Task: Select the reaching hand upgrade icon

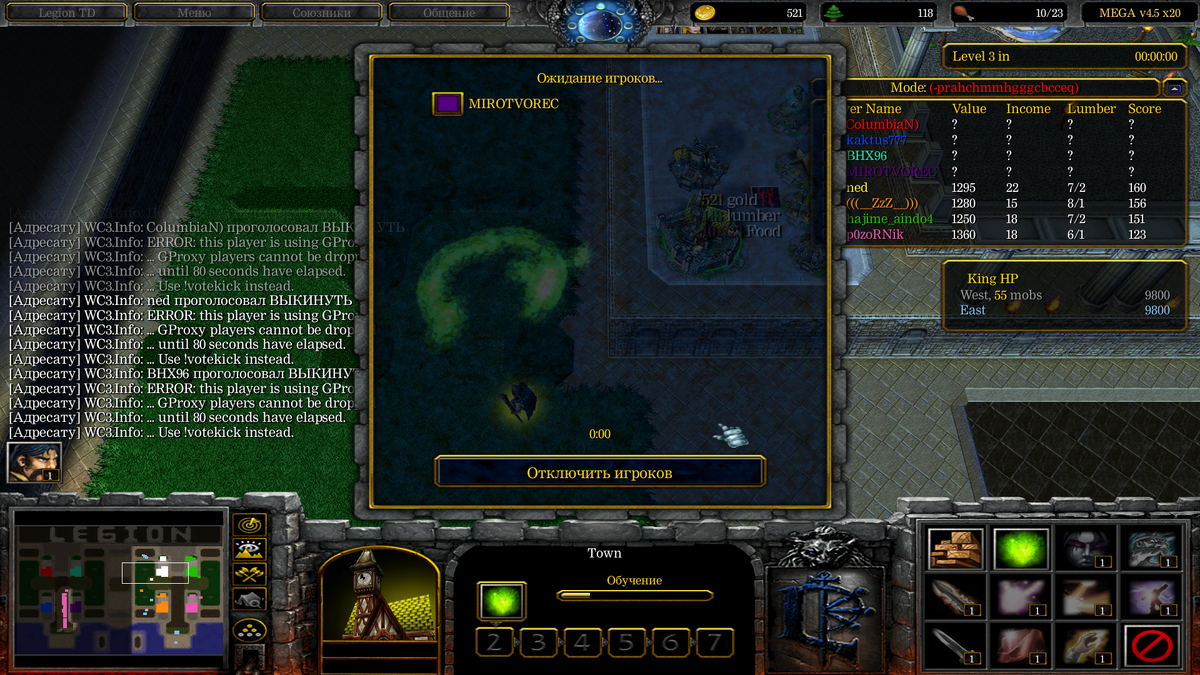Action: pos(1086,646)
